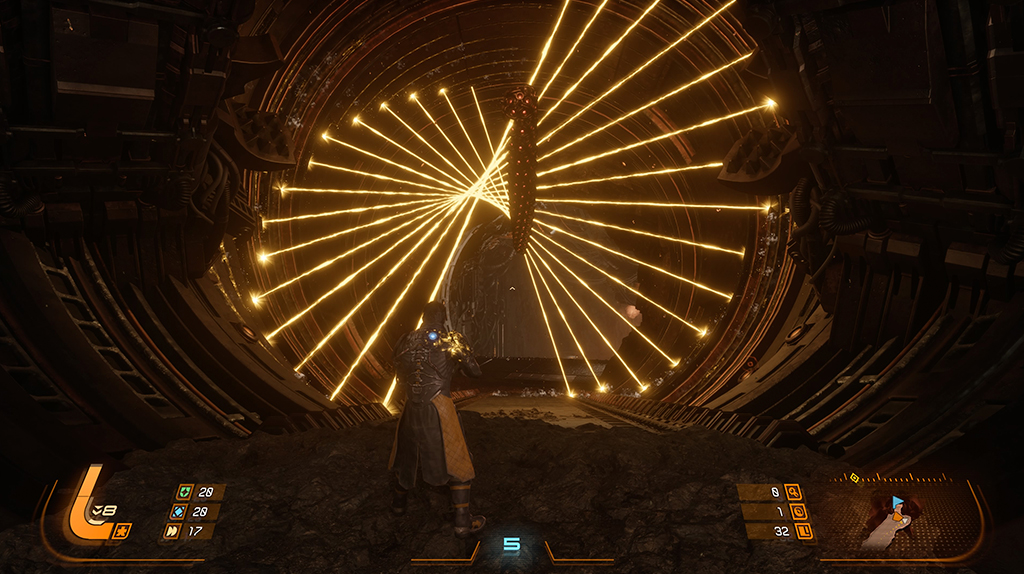Click the green shield stat icon

pyautogui.click(x=185, y=492)
